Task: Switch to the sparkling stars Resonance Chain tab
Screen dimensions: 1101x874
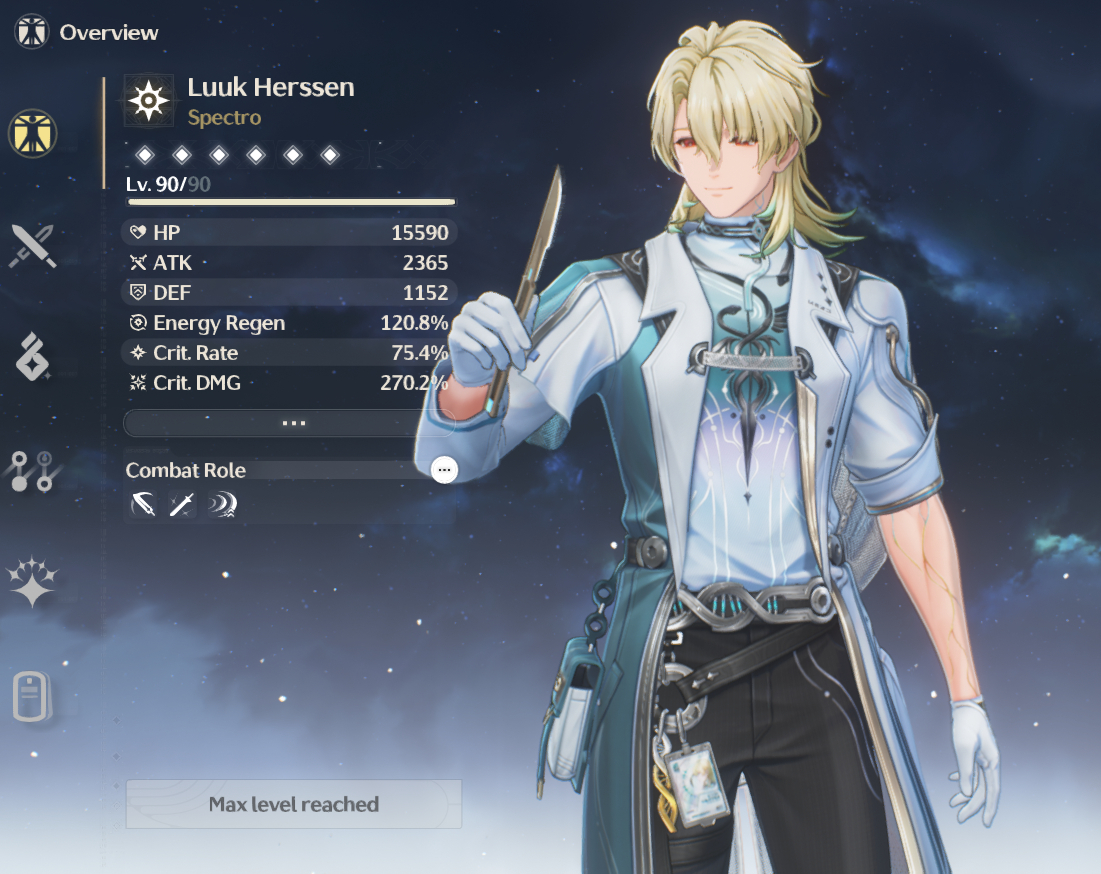Action: point(33,582)
